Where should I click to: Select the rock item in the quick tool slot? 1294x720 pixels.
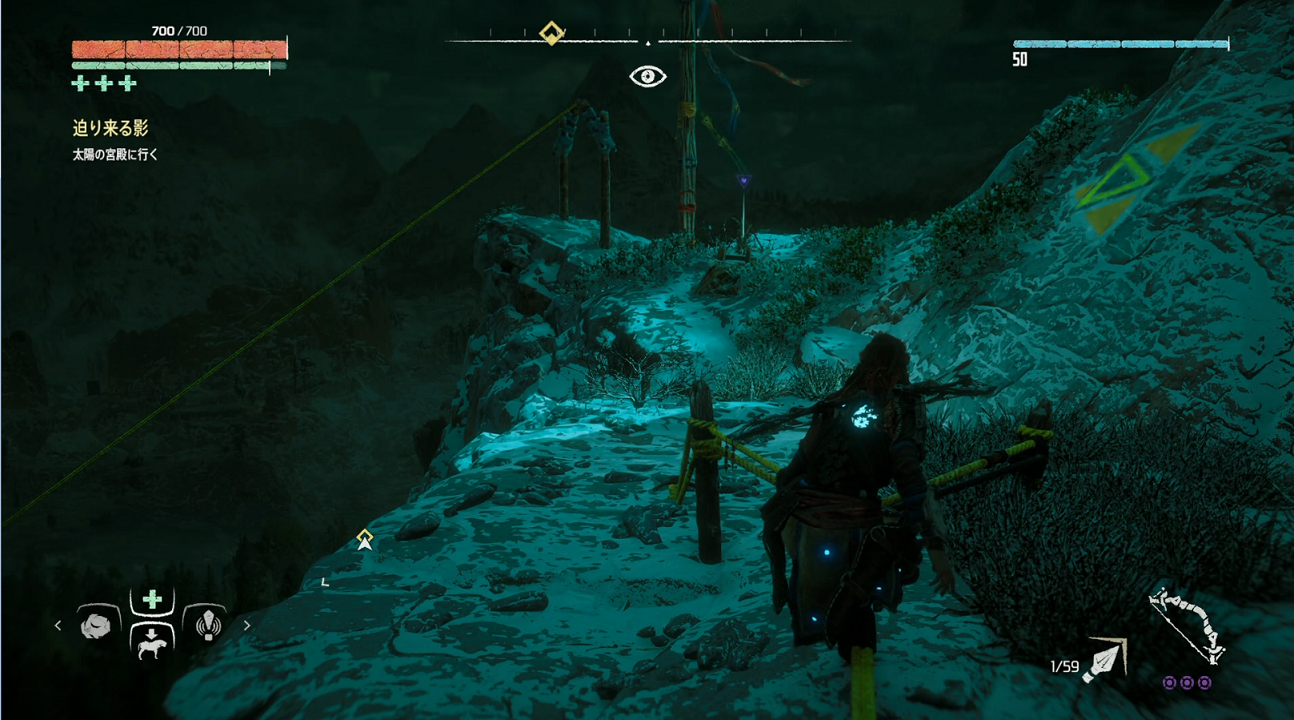click(98, 625)
